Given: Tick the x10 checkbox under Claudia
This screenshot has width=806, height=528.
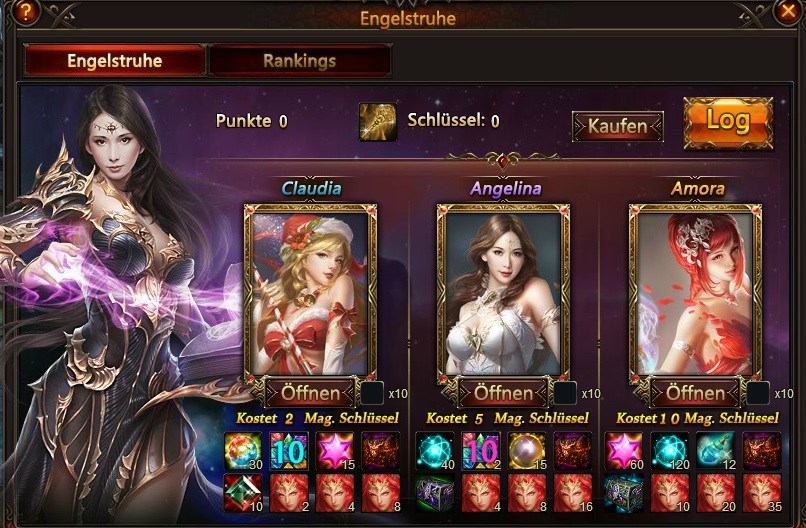Looking at the screenshot, I should click(372, 393).
